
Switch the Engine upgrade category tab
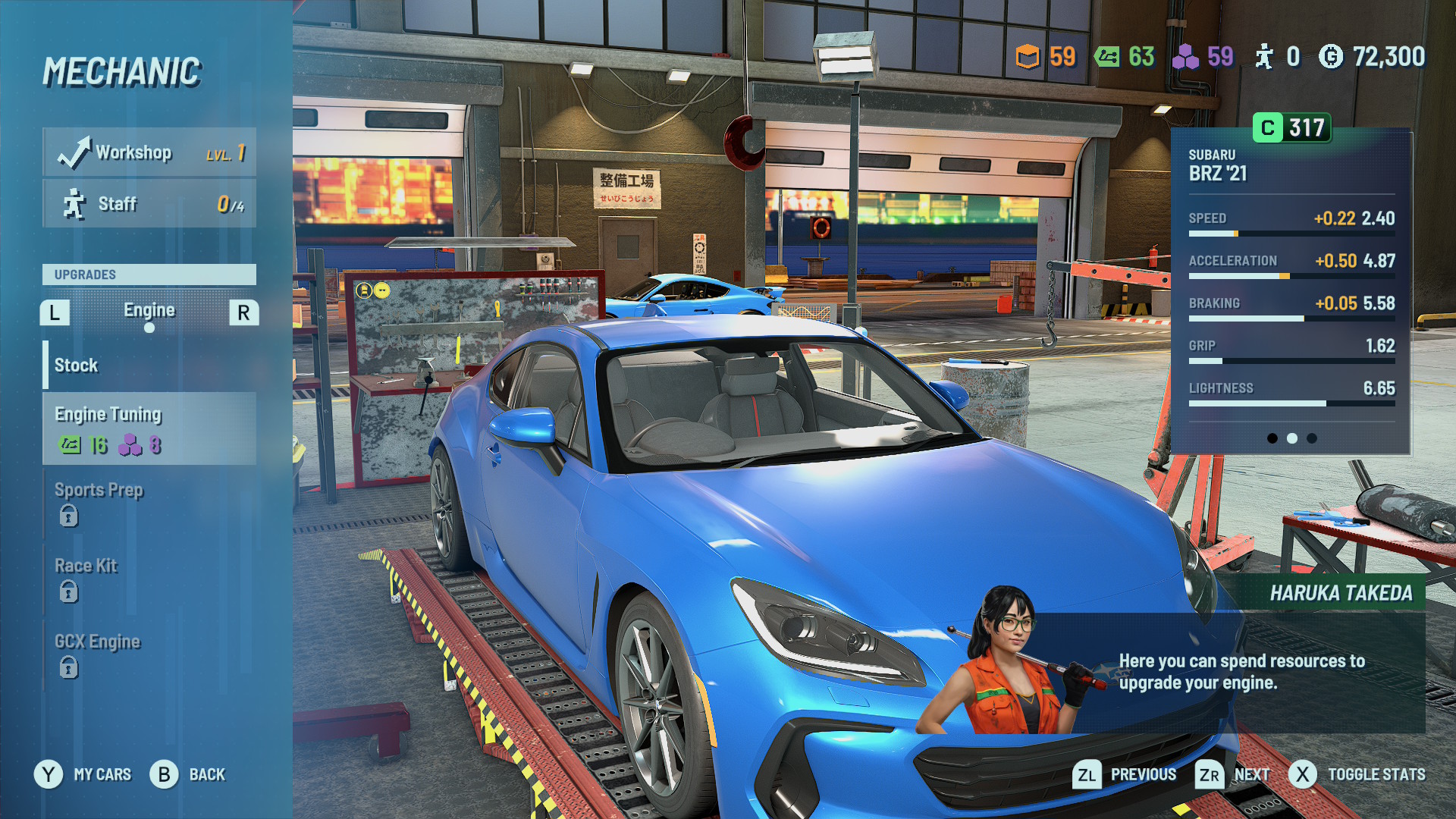coord(149,311)
